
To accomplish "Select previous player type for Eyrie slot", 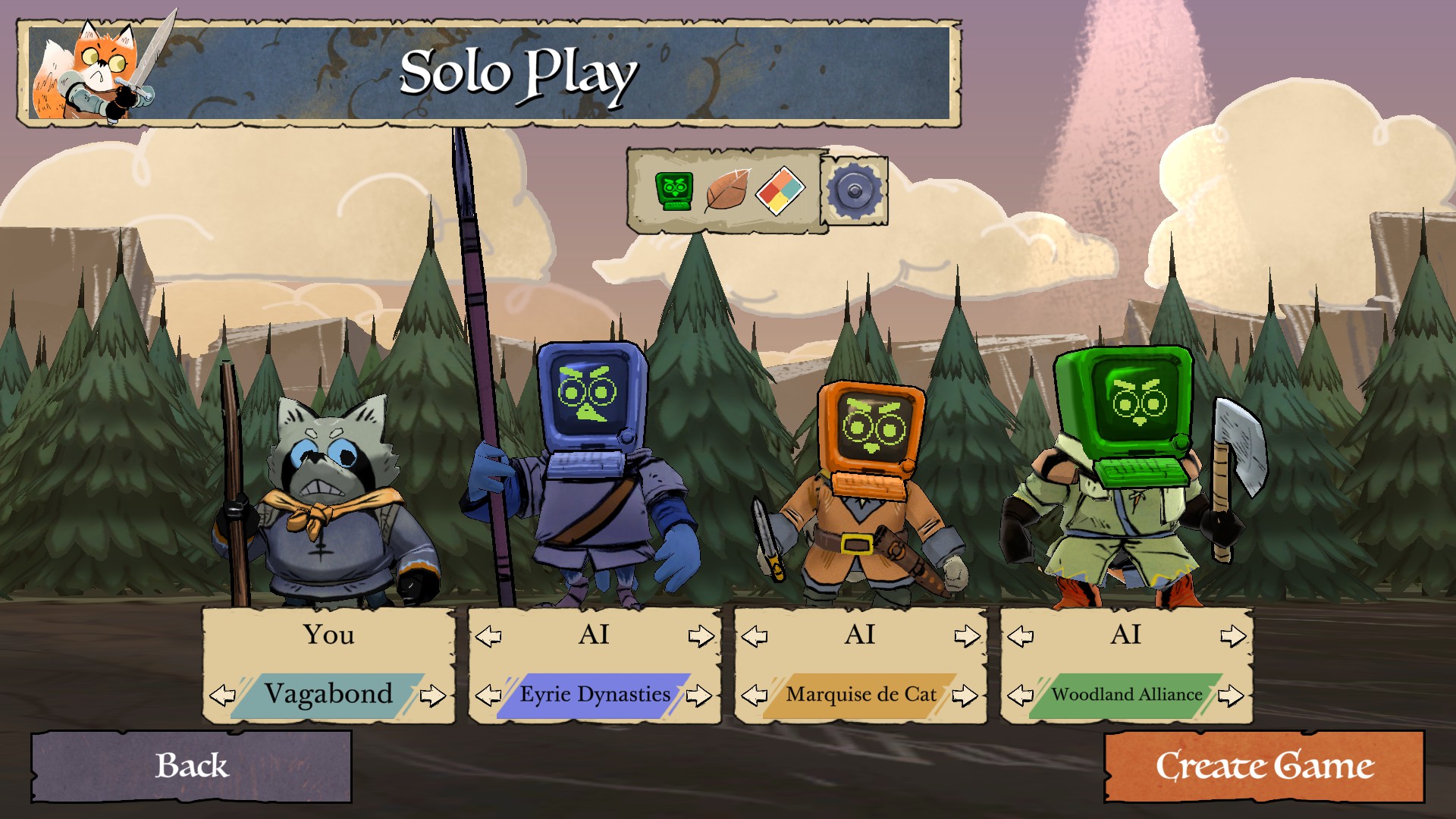I will coord(488,635).
